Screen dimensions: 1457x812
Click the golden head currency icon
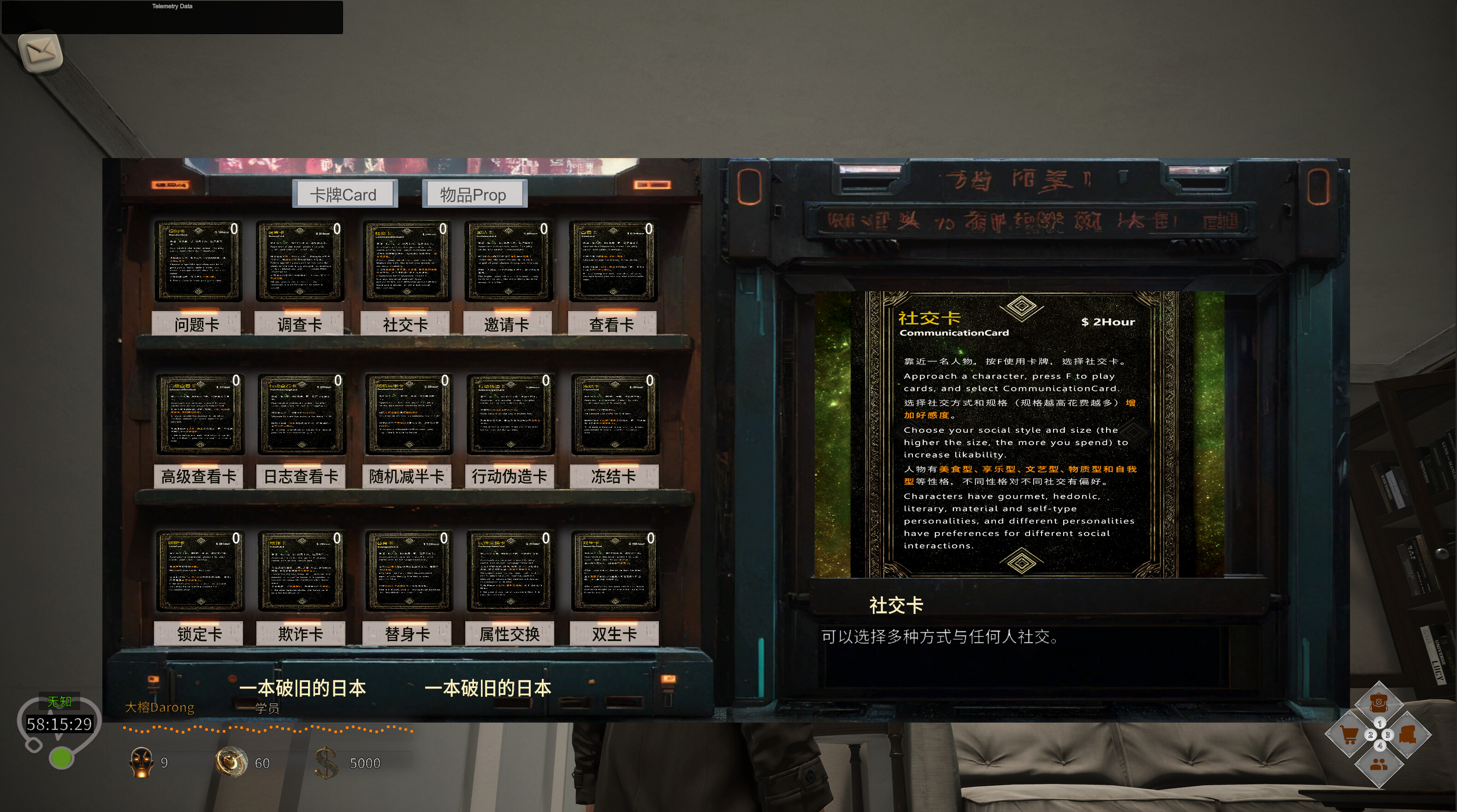tap(142, 762)
